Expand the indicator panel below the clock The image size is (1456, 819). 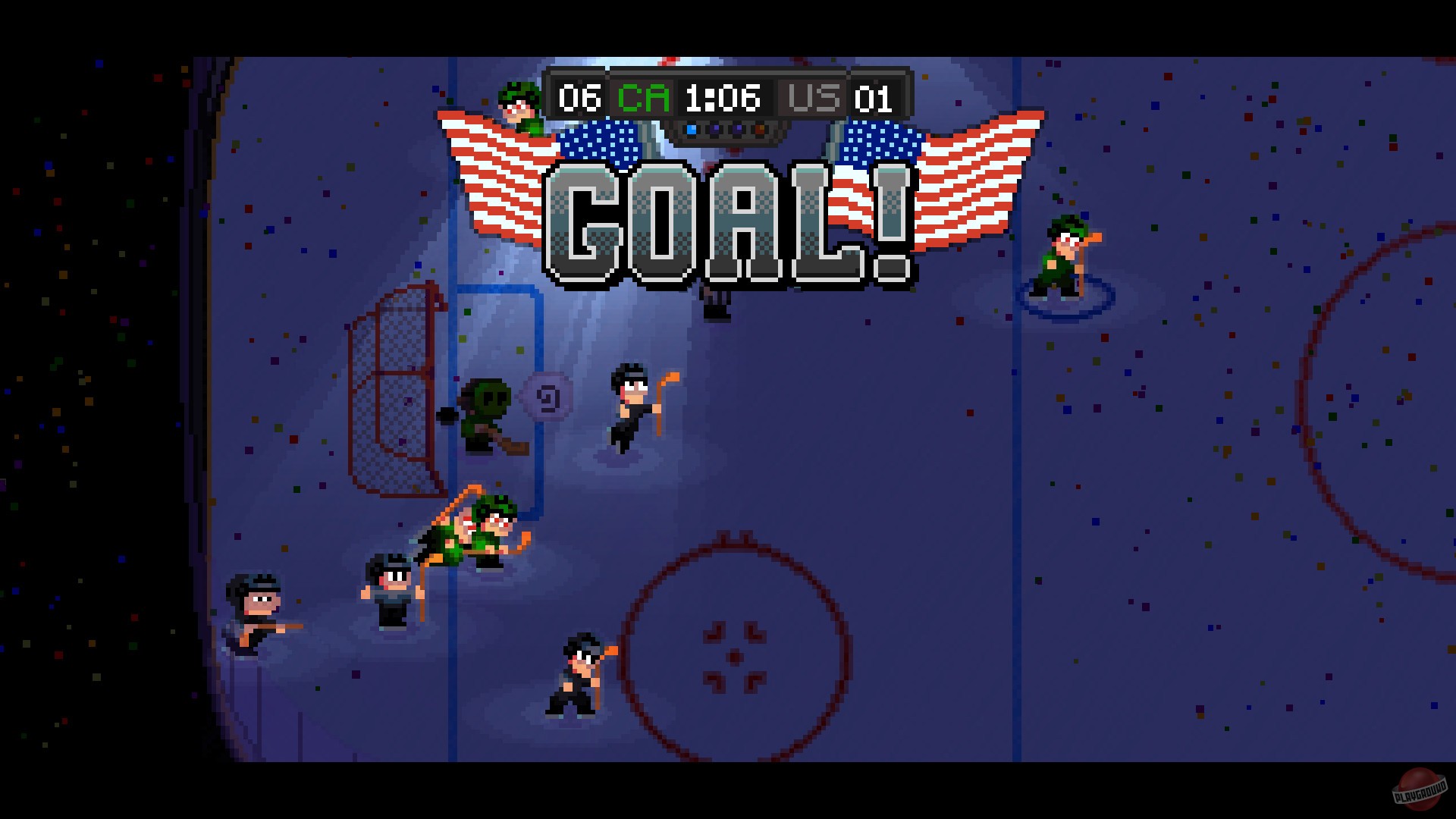pyautogui.click(x=724, y=130)
